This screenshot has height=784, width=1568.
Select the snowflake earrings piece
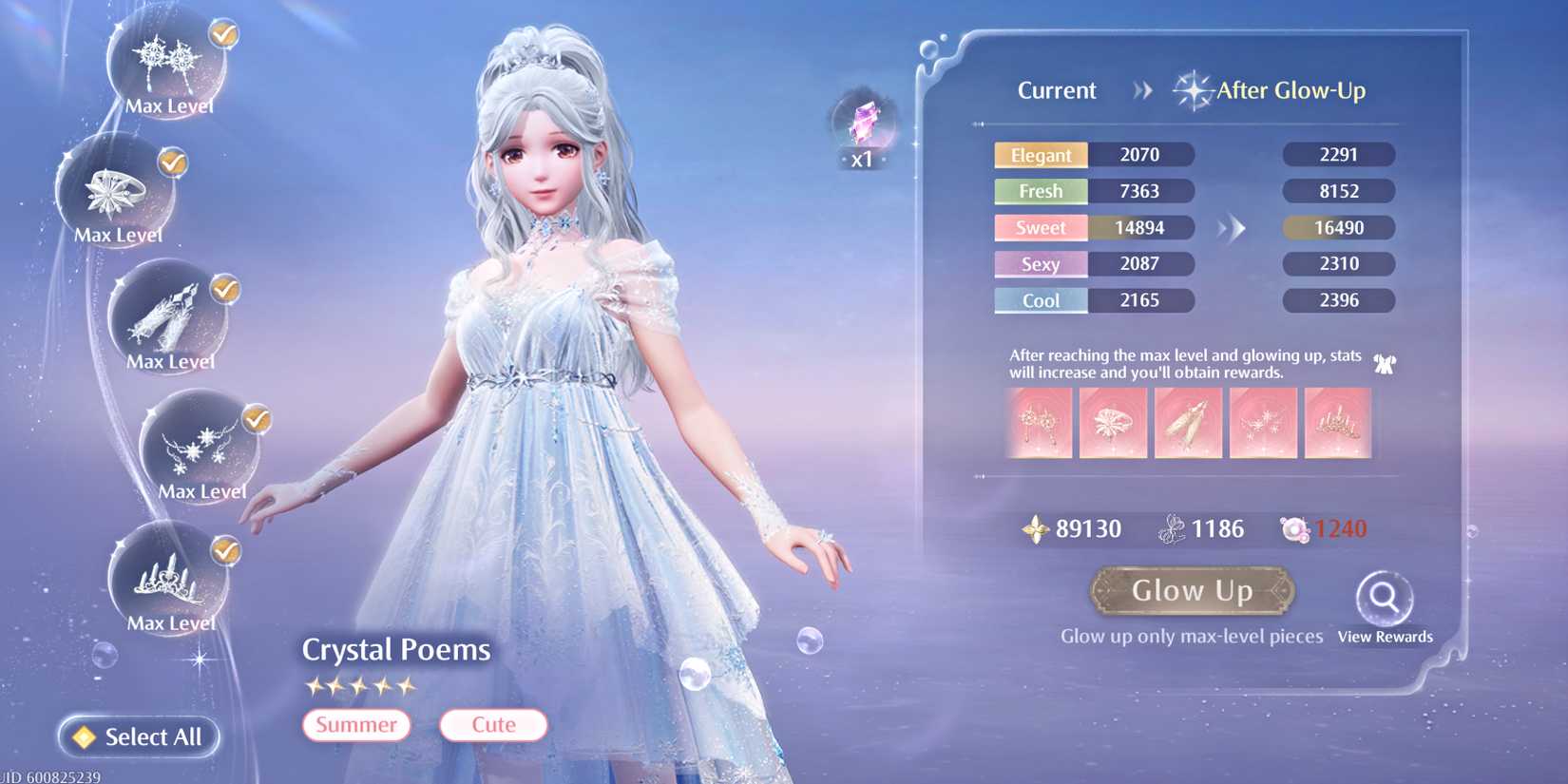tap(168, 62)
